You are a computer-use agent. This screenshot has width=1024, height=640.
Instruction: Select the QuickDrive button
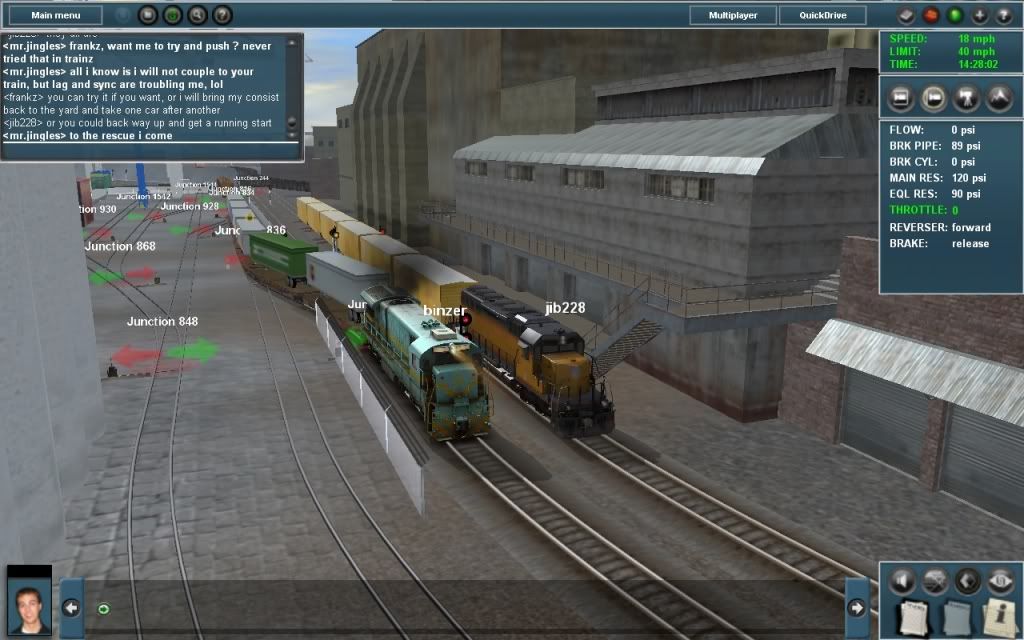823,15
